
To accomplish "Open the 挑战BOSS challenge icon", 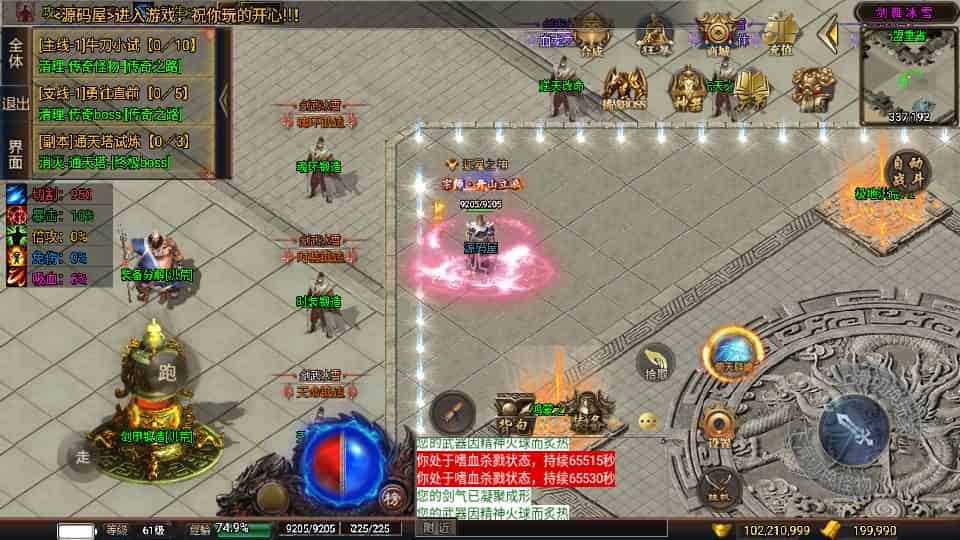I will [x=626, y=88].
